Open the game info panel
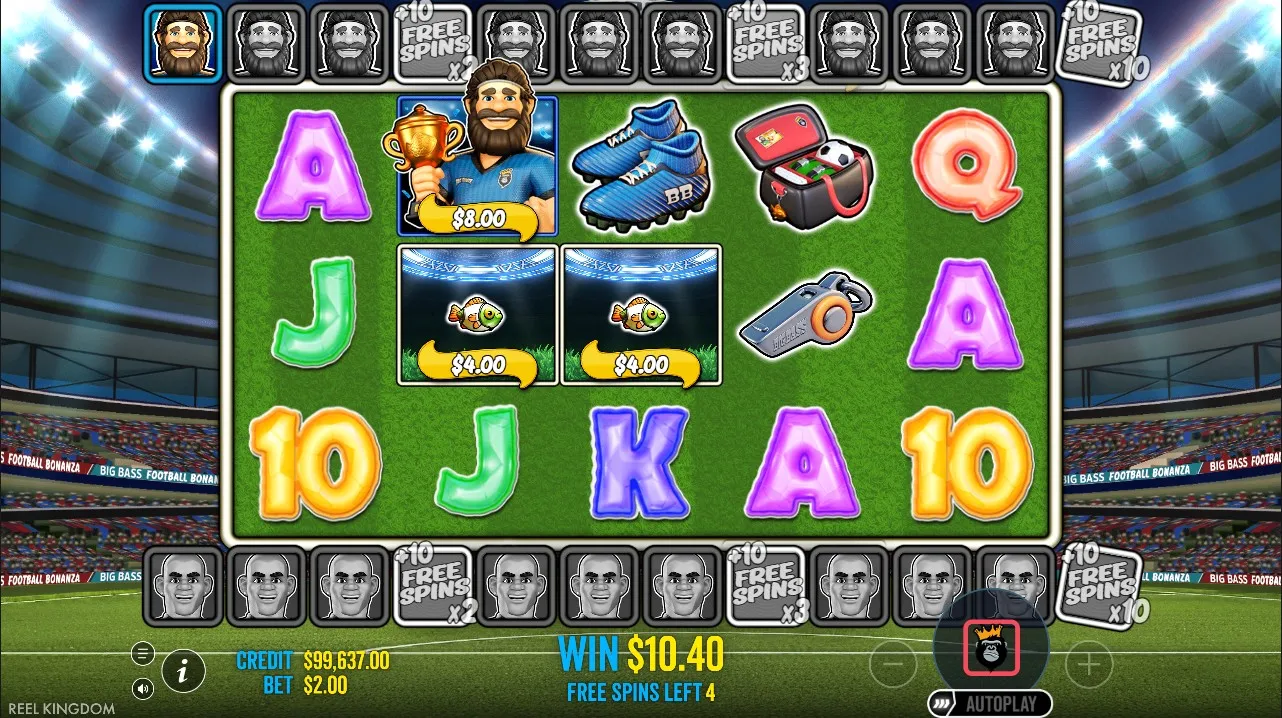 tap(183, 671)
